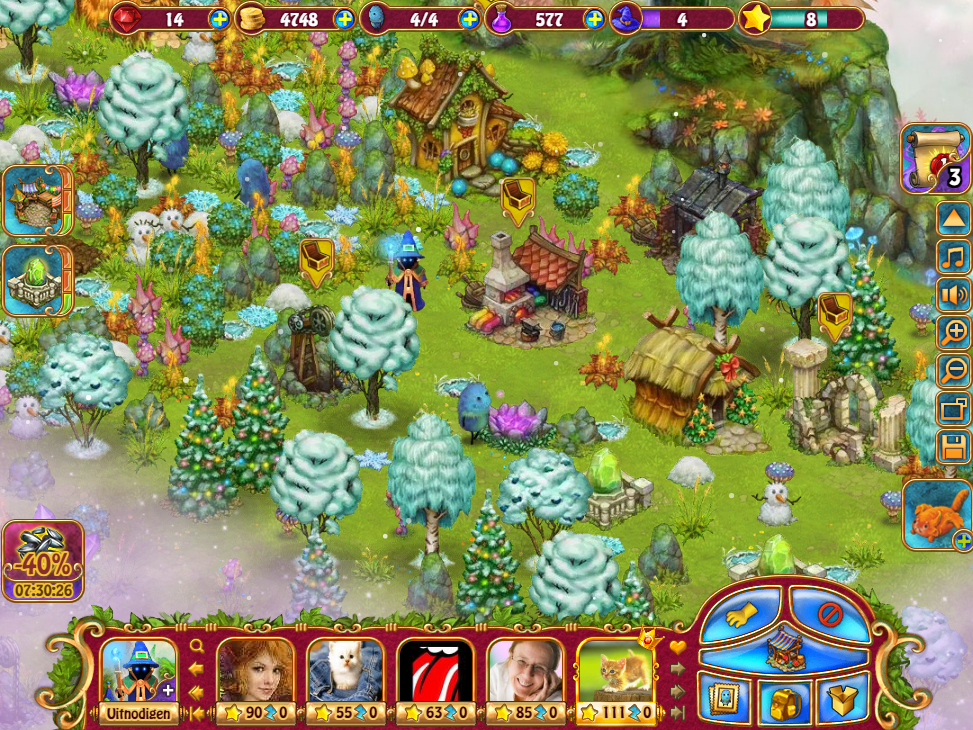Open the orange cat pet panel
Image resolution: width=973 pixels, height=730 pixels.
[x=936, y=514]
